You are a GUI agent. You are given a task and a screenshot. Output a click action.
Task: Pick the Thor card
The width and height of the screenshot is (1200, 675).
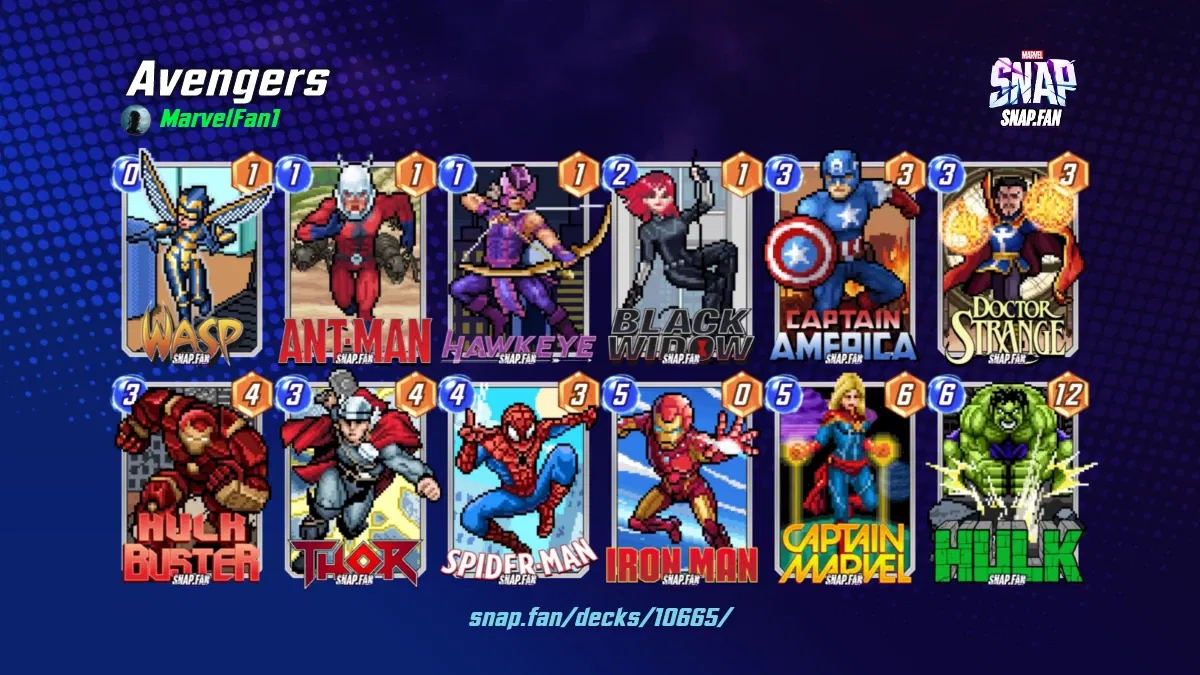coord(355,485)
